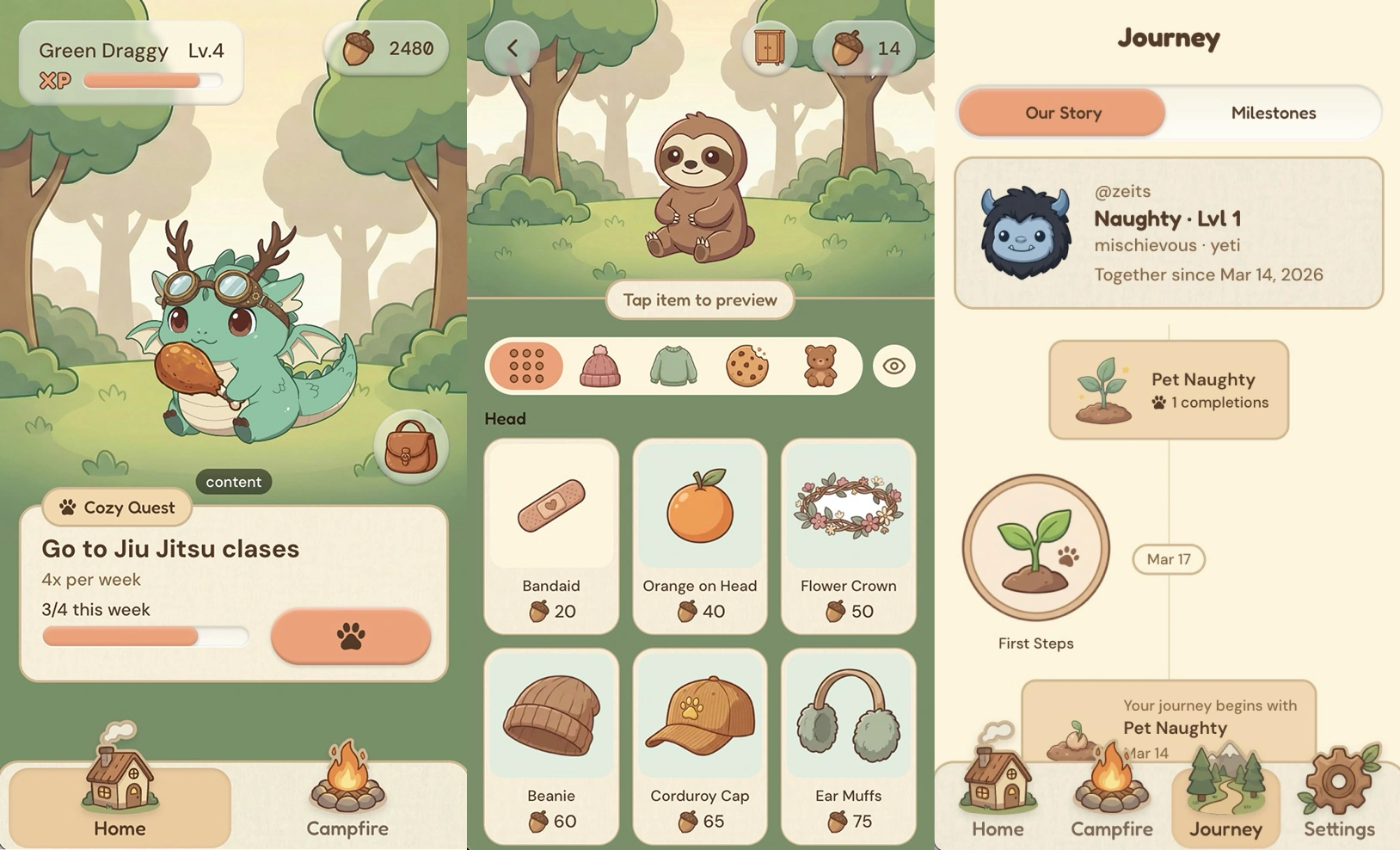Select the all-items grid category
1400x850 pixels.
coord(526,366)
